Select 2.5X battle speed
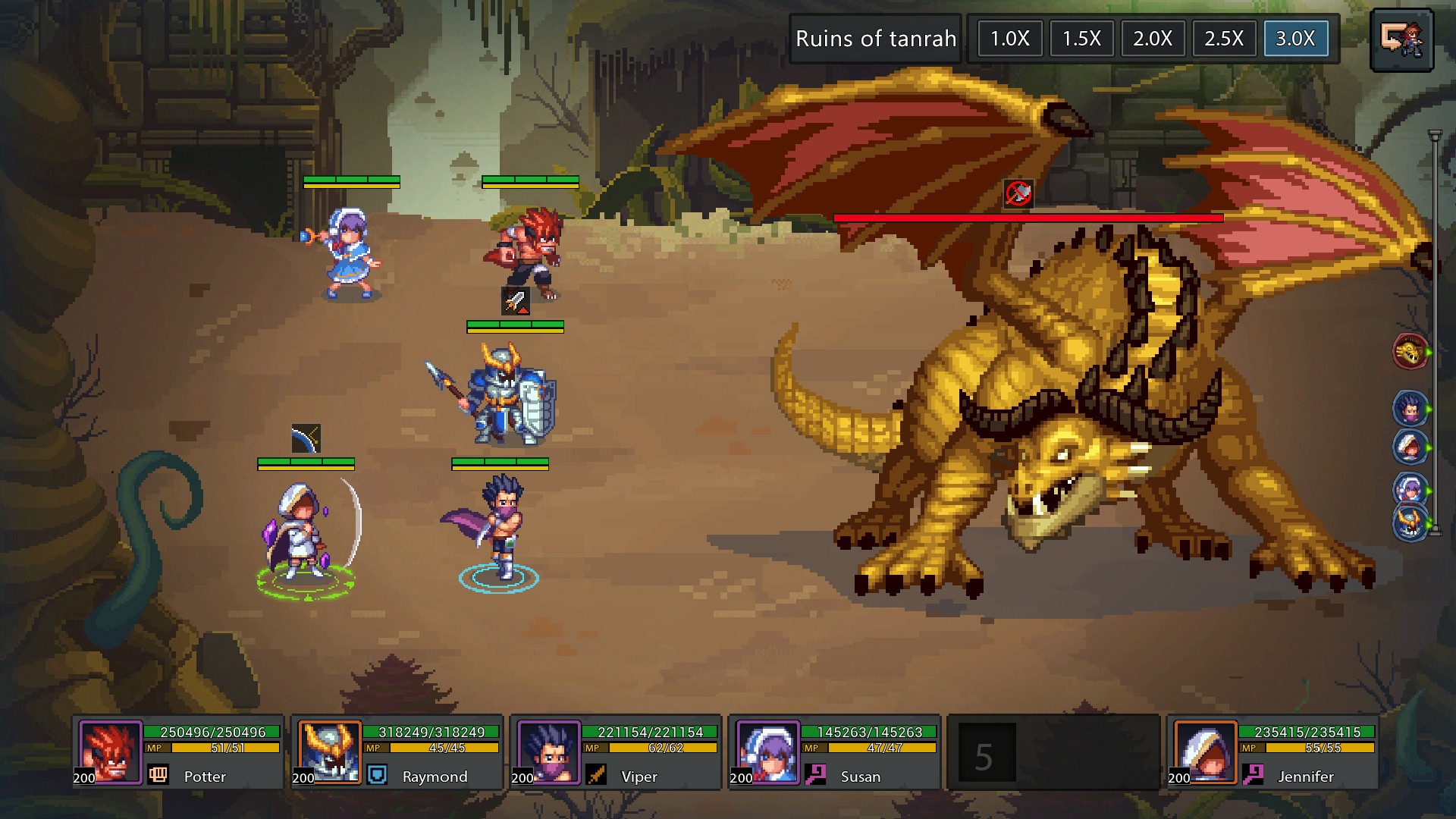The height and width of the screenshot is (819, 1456). 1223,39
